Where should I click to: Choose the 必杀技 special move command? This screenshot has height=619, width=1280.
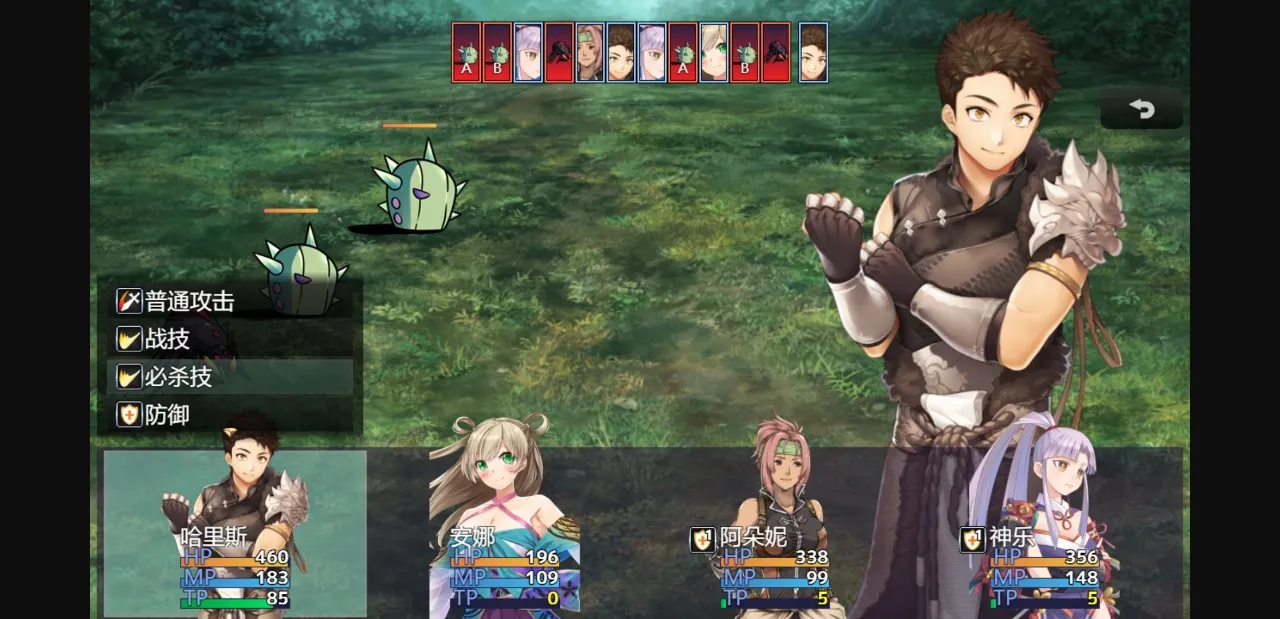pos(230,377)
